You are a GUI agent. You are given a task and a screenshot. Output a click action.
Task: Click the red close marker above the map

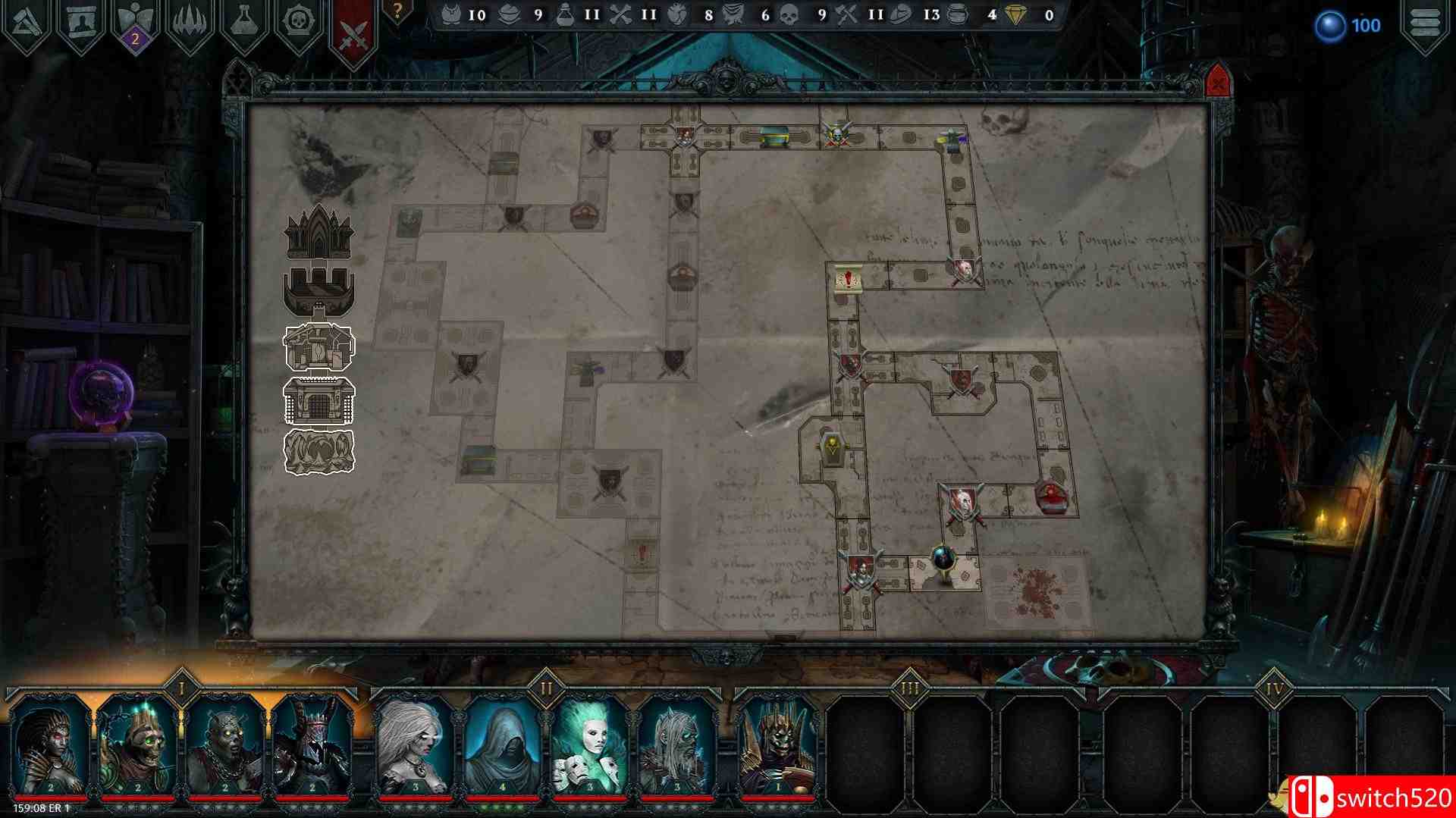pyautogui.click(x=1216, y=80)
